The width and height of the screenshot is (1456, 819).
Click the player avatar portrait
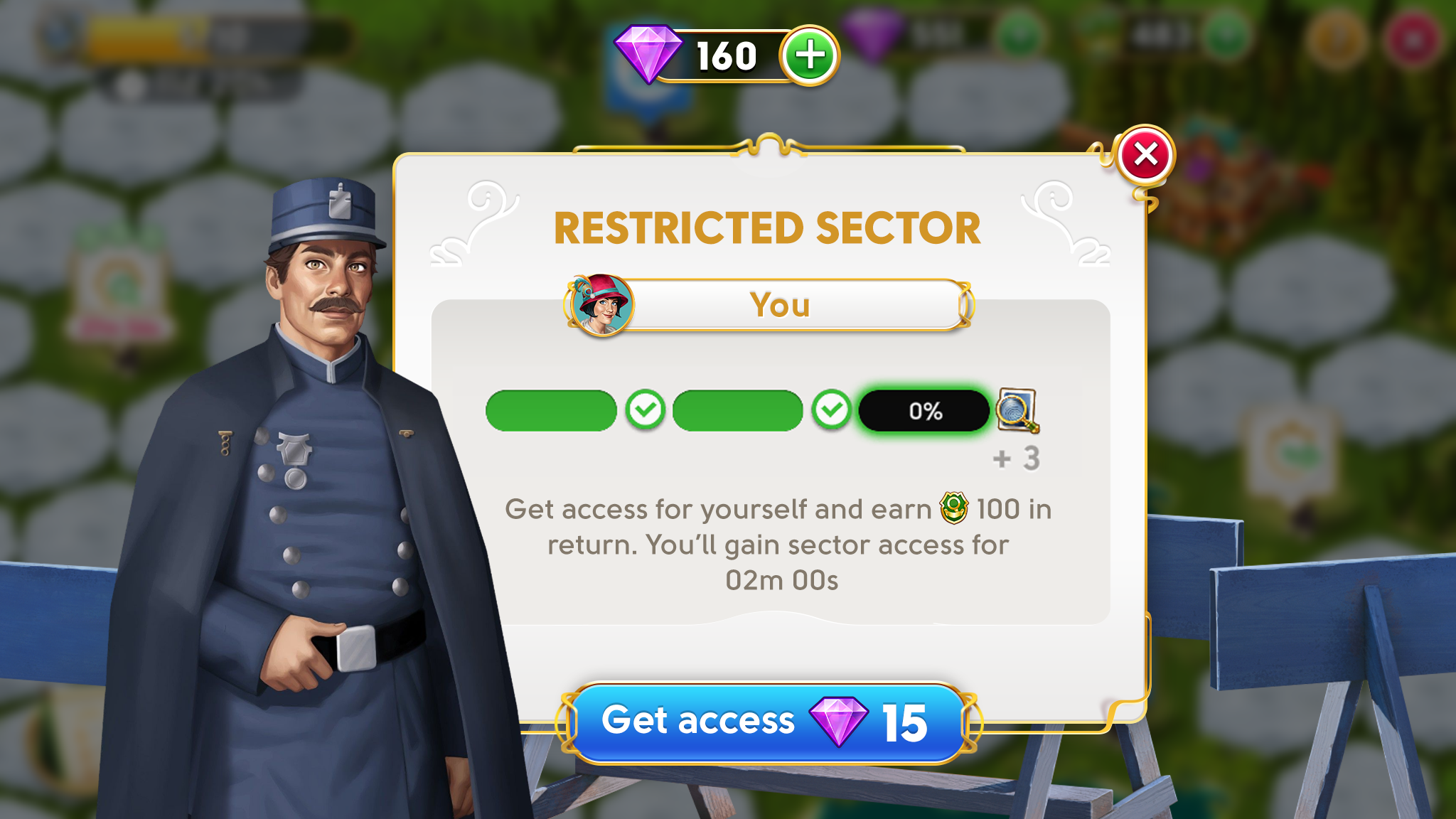point(602,305)
